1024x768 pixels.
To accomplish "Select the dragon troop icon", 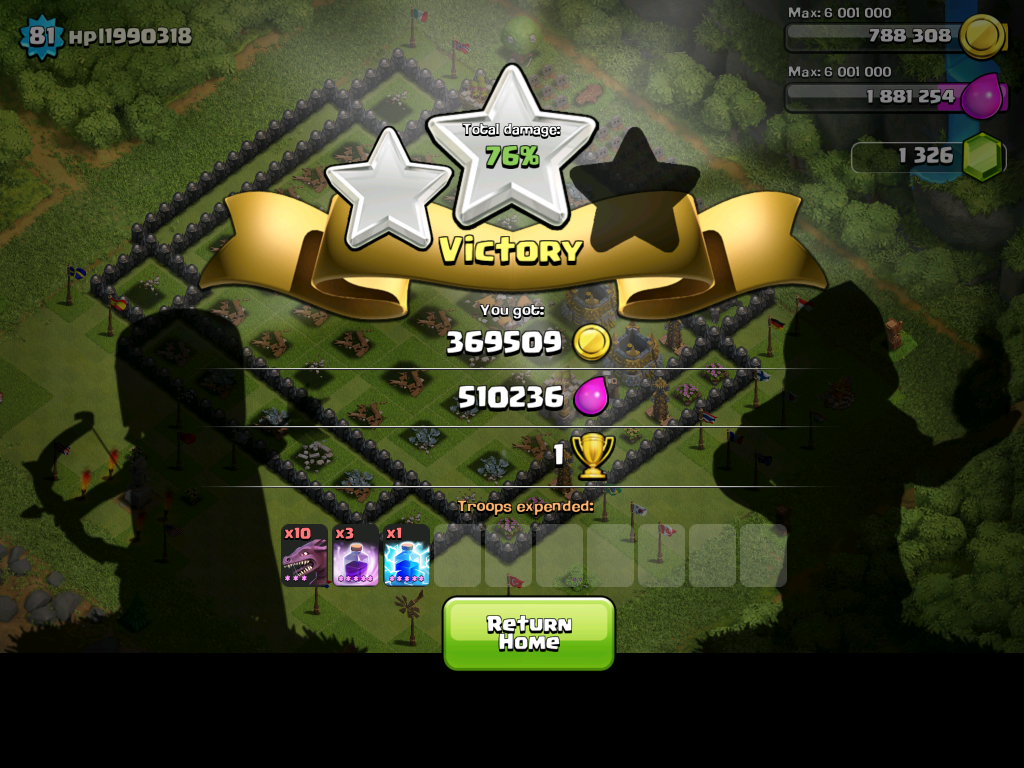I will point(304,556).
